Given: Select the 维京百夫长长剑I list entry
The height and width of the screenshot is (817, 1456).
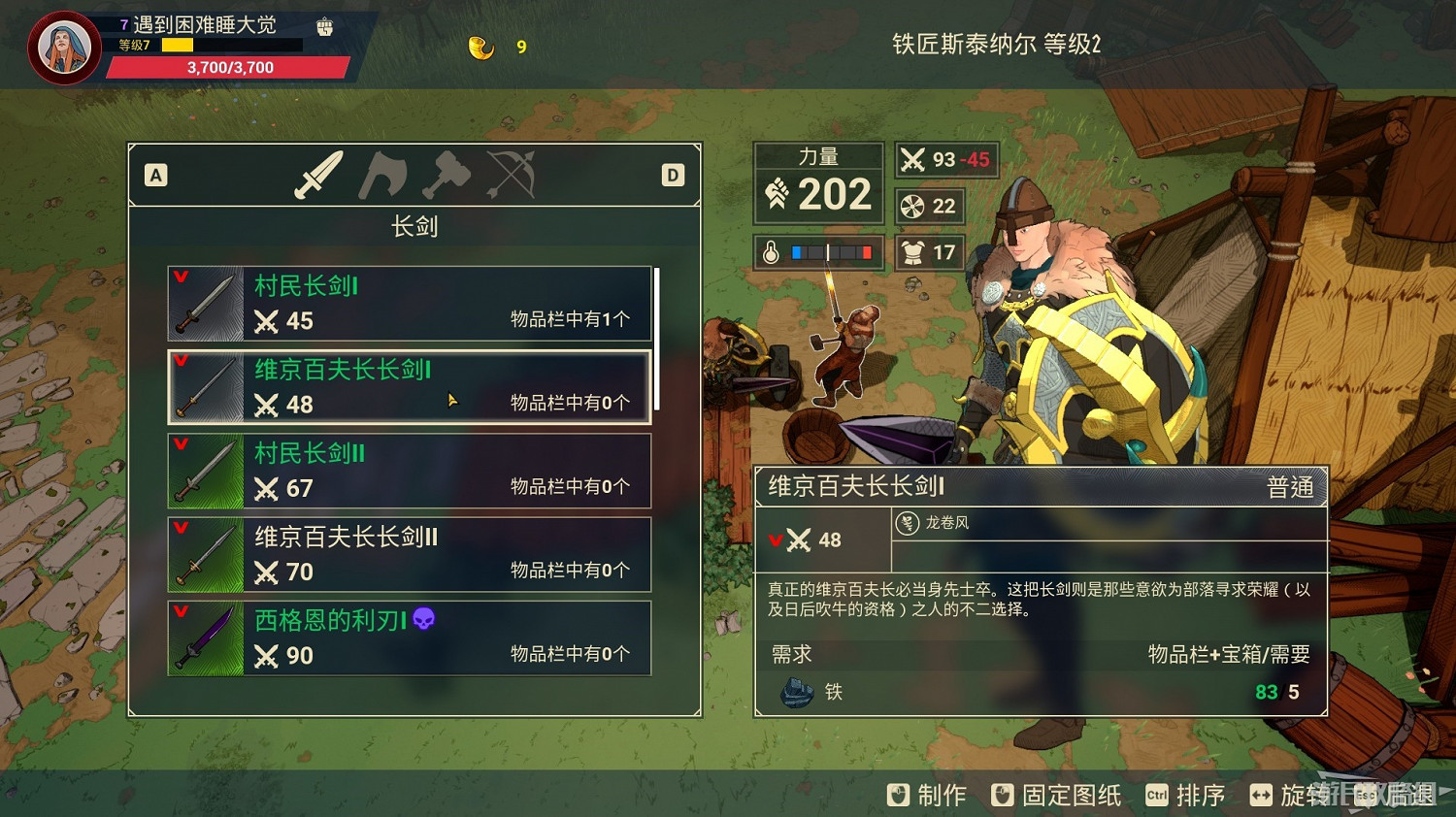Looking at the screenshot, I should (408, 387).
